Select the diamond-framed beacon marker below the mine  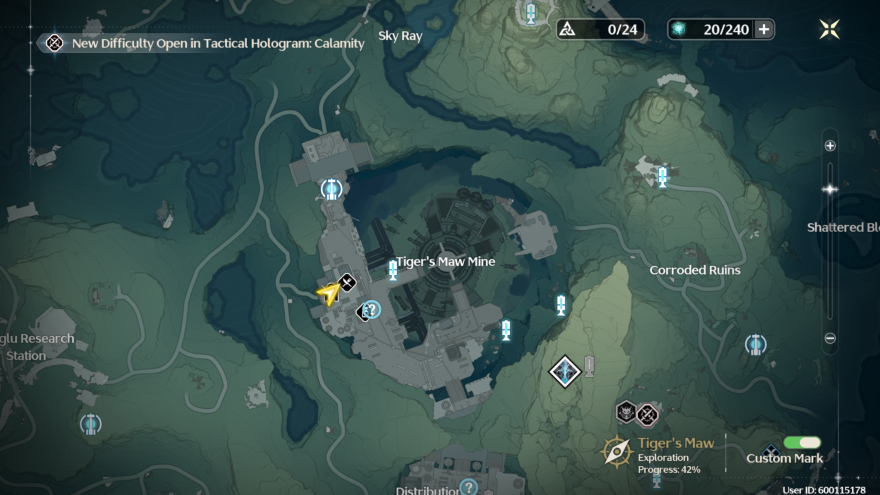tap(565, 372)
